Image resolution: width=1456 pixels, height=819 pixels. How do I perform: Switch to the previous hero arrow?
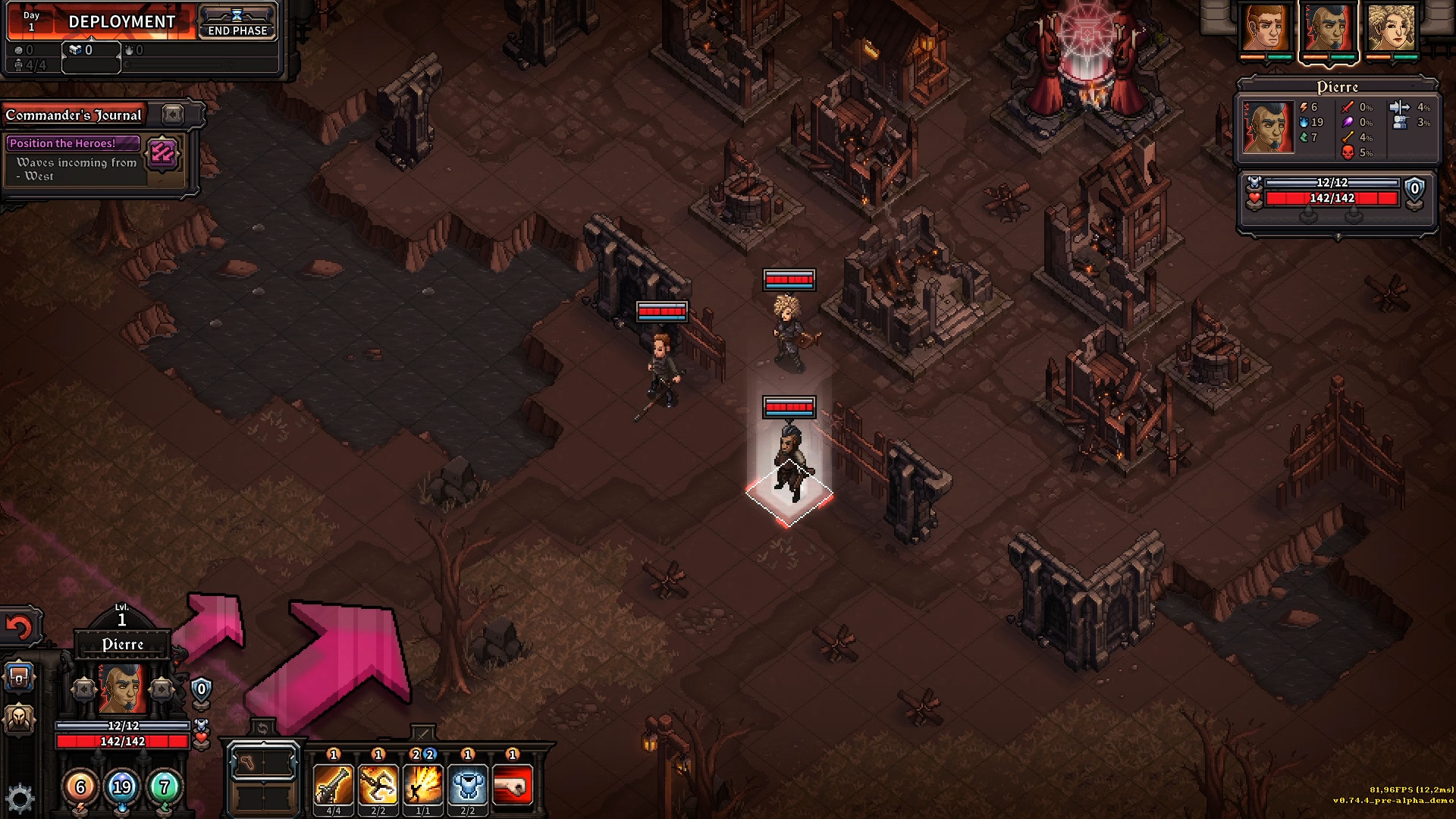point(84,689)
